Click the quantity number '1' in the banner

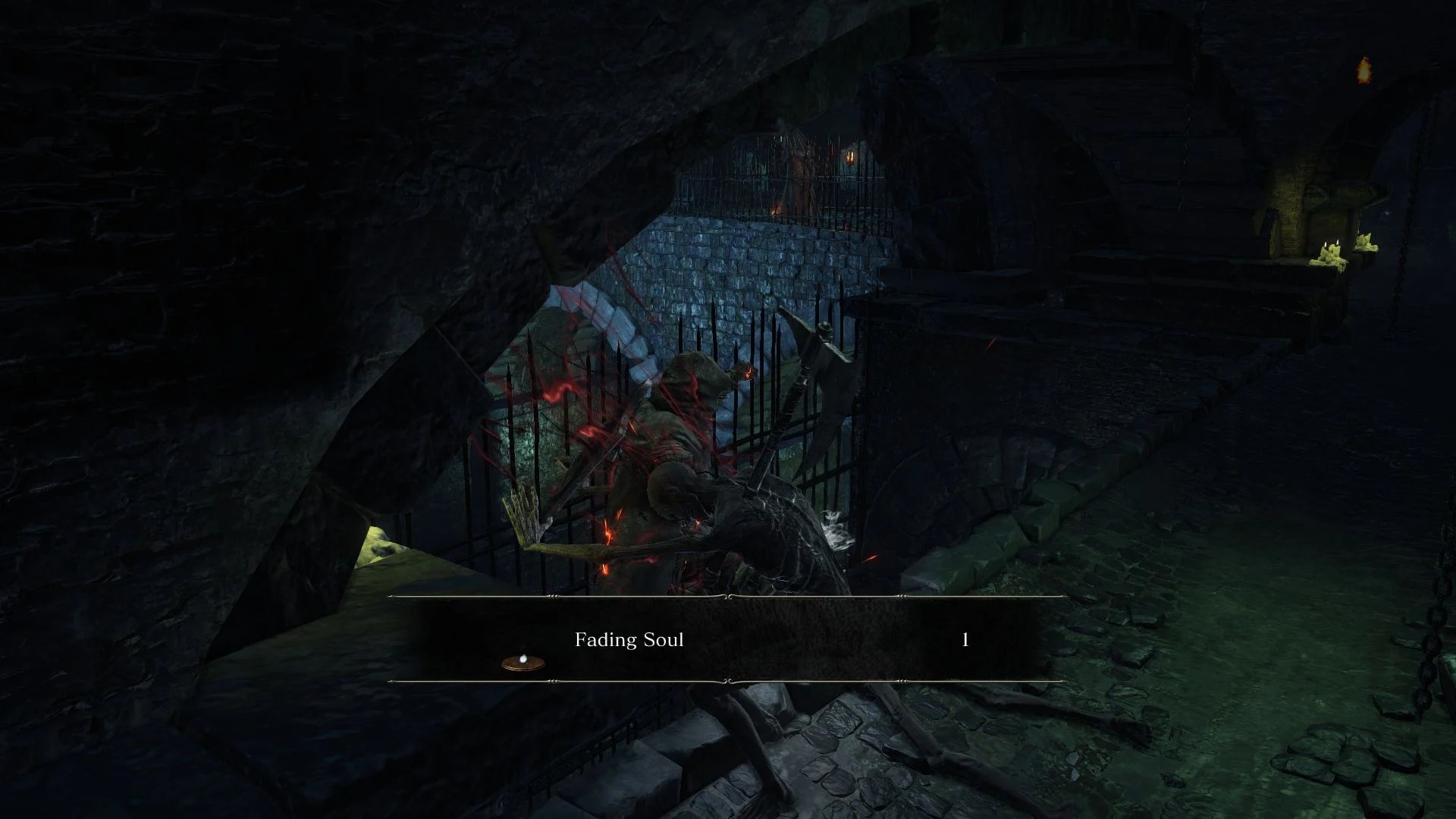[x=964, y=639]
